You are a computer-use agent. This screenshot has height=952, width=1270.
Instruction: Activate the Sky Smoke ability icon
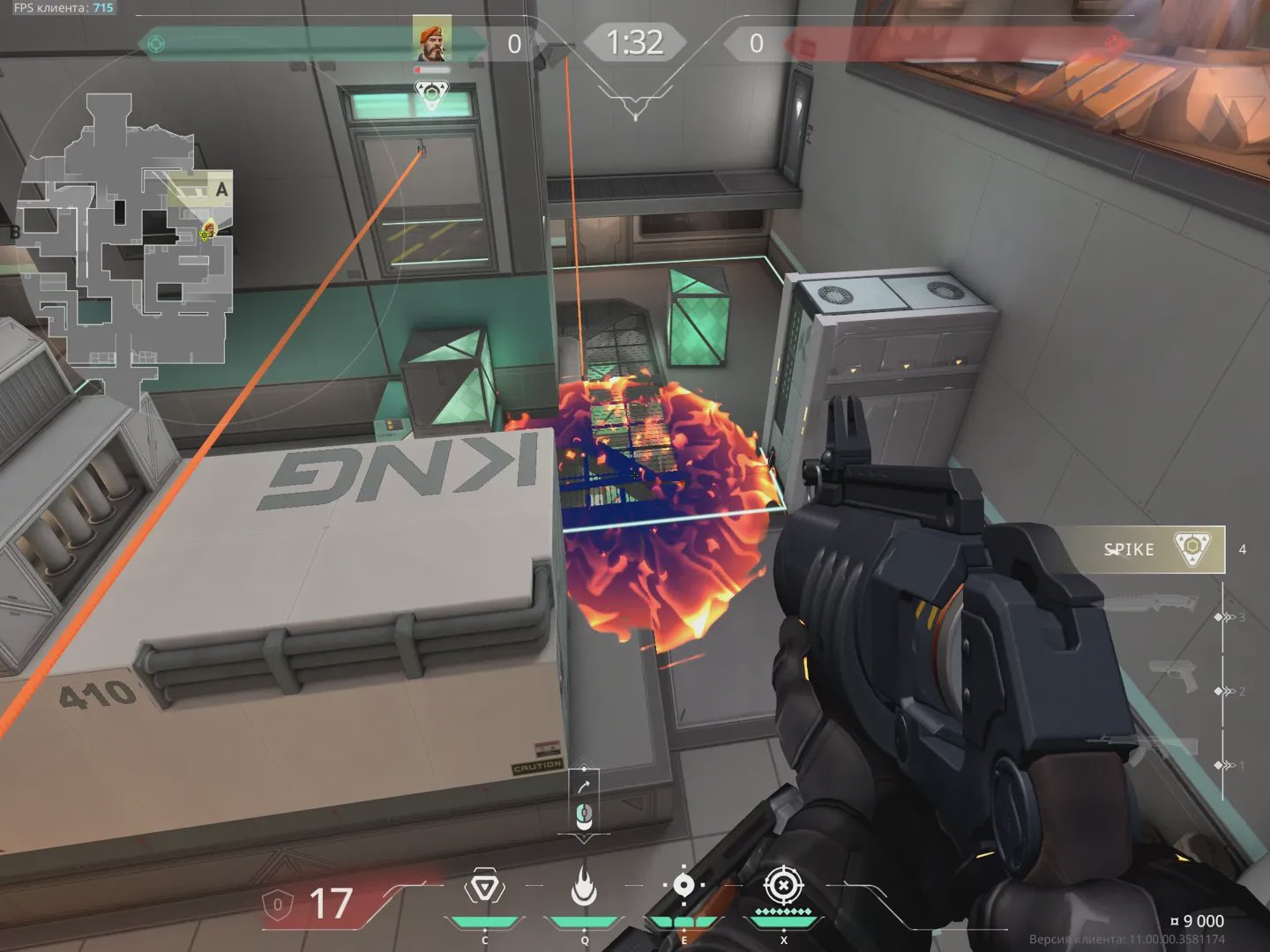pos(684,887)
